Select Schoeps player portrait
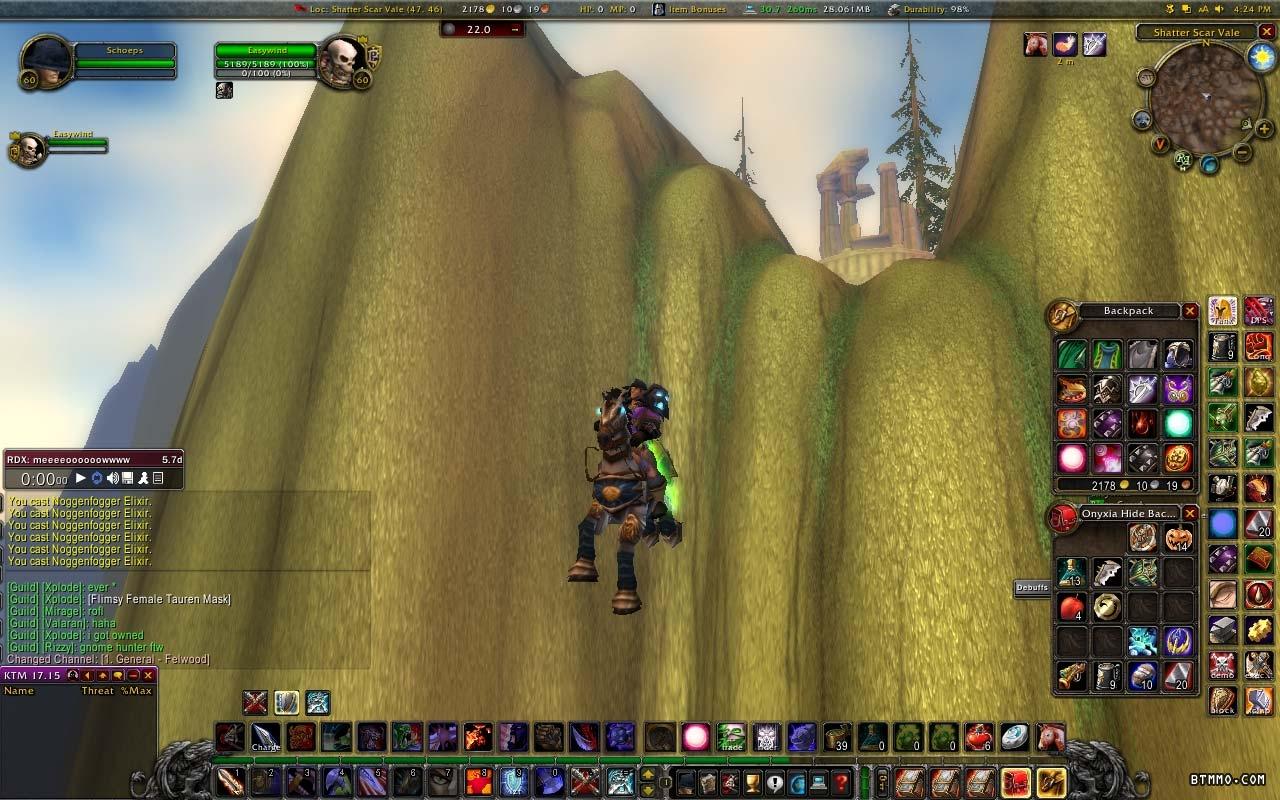 pyautogui.click(x=46, y=62)
